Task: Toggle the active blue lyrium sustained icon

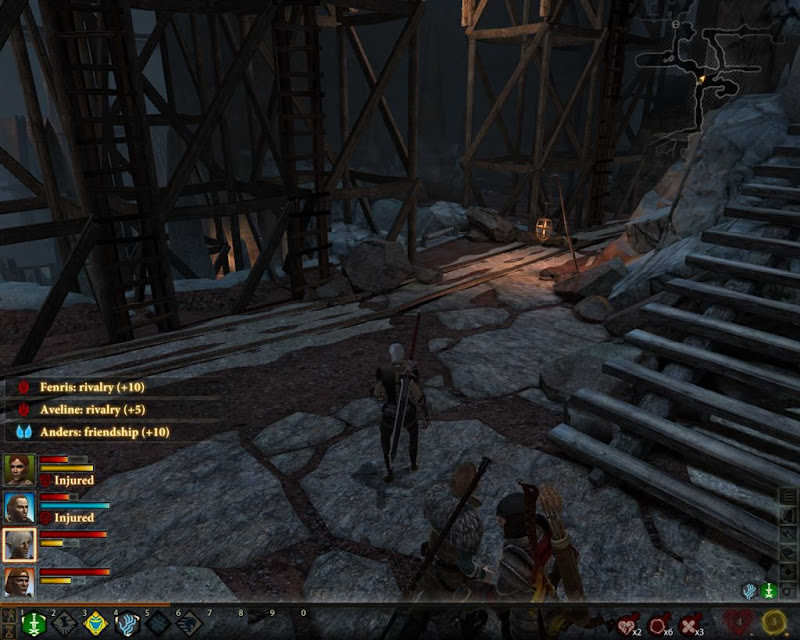Action: pos(749,591)
